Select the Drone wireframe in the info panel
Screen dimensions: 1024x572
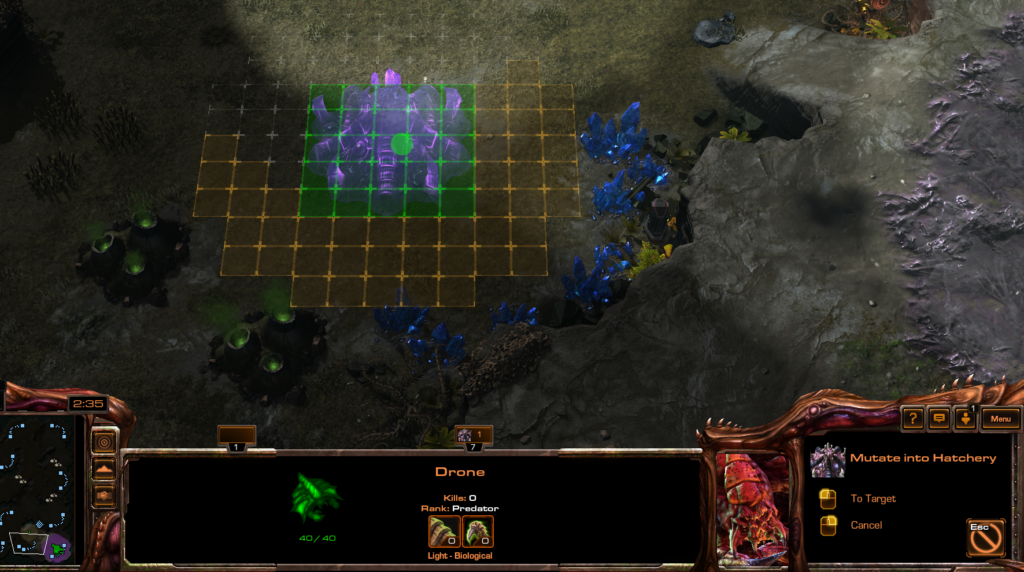316,496
